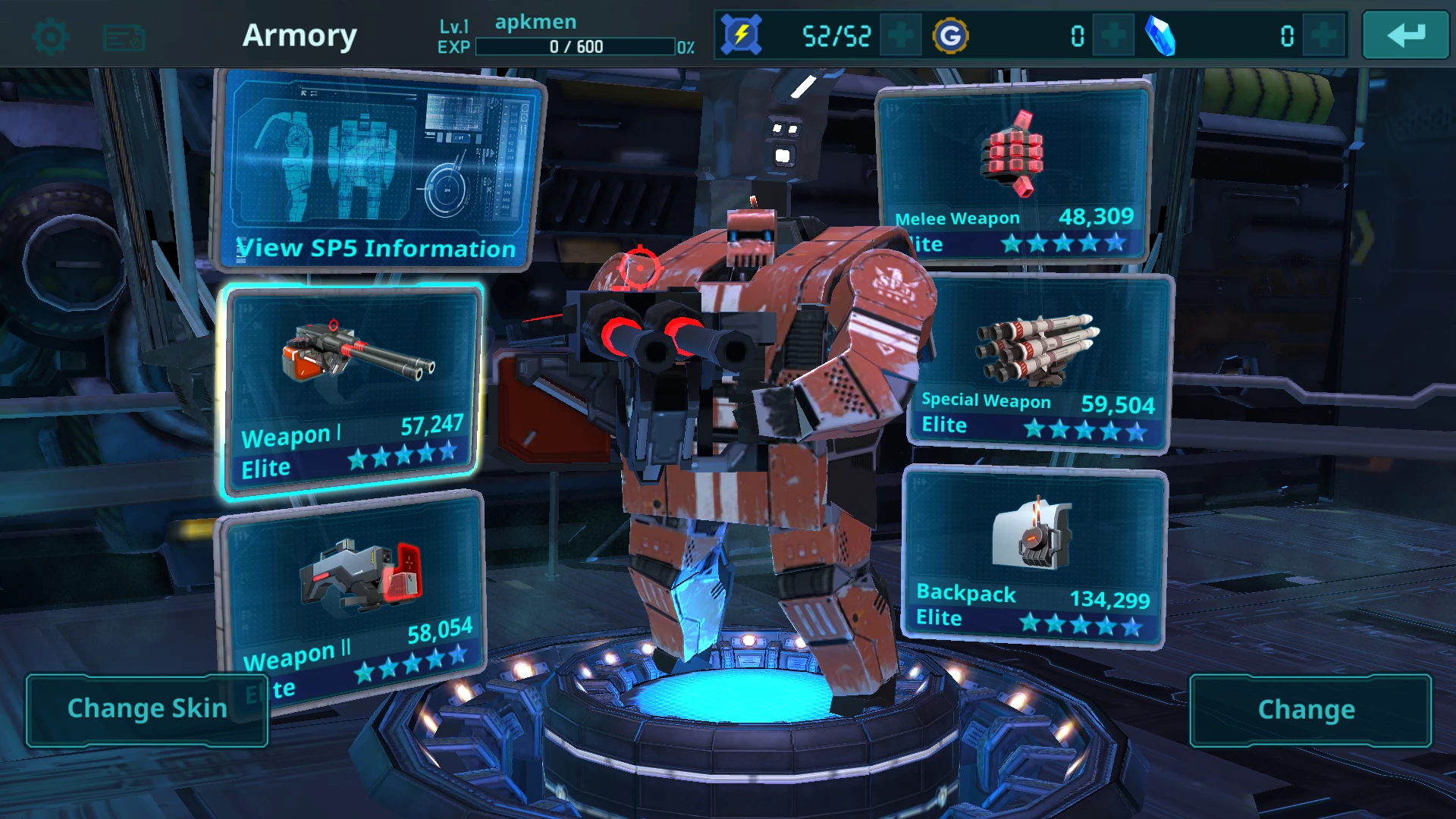Add blue crystals with the plus button
This screenshot has height=819, width=1456.
pyautogui.click(x=1323, y=36)
